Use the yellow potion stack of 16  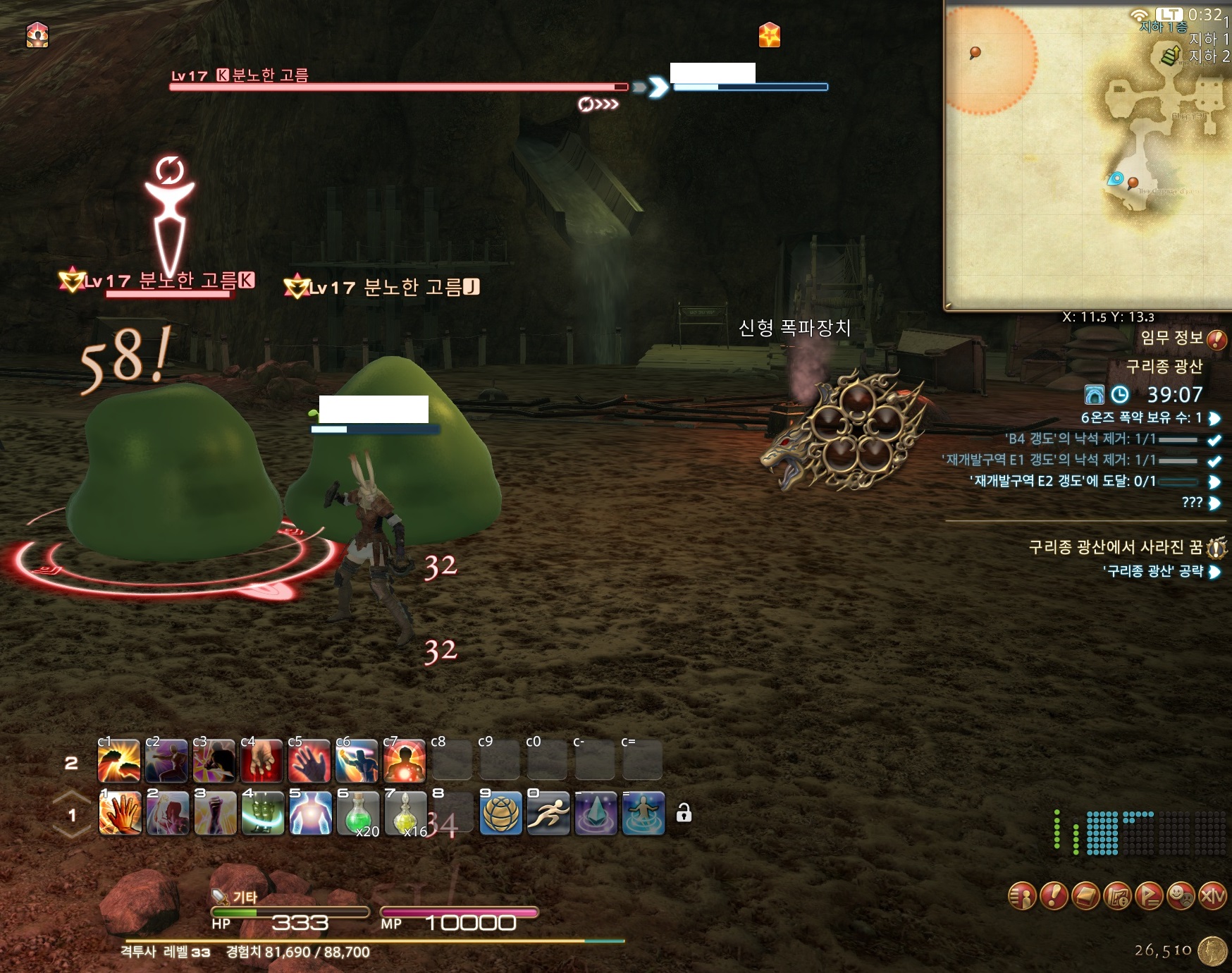[405, 813]
